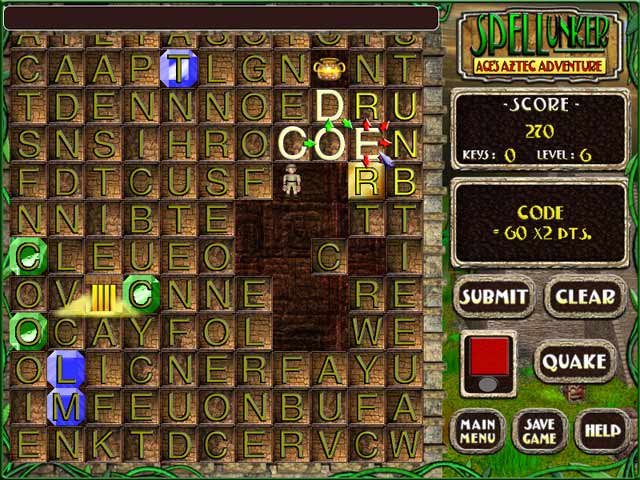The width and height of the screenshot is (640, 480).
Task: Clear the current letter selection
Action: click(x=585, y=297)
